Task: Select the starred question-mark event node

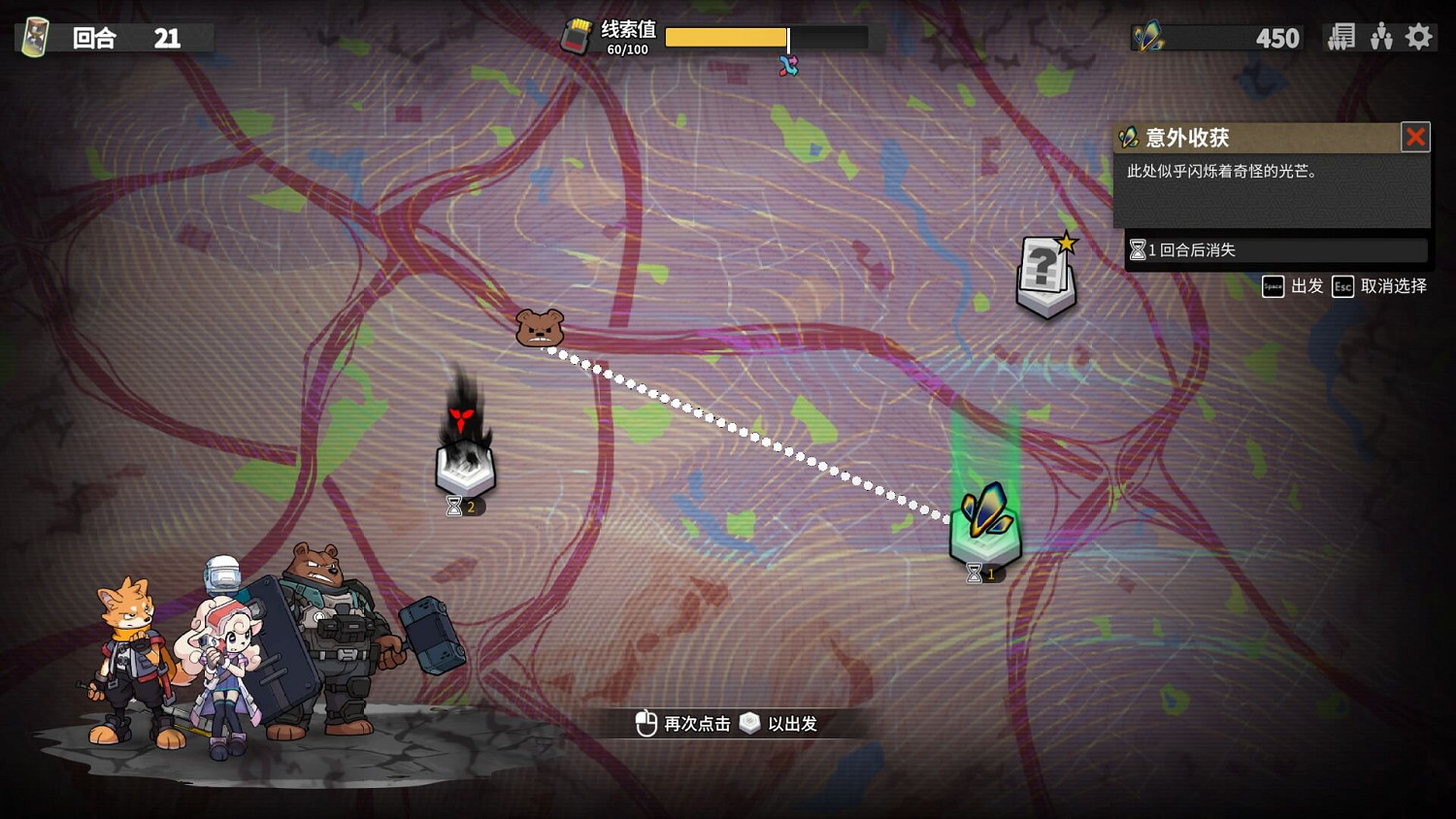Action: [x=1045, y=277]
